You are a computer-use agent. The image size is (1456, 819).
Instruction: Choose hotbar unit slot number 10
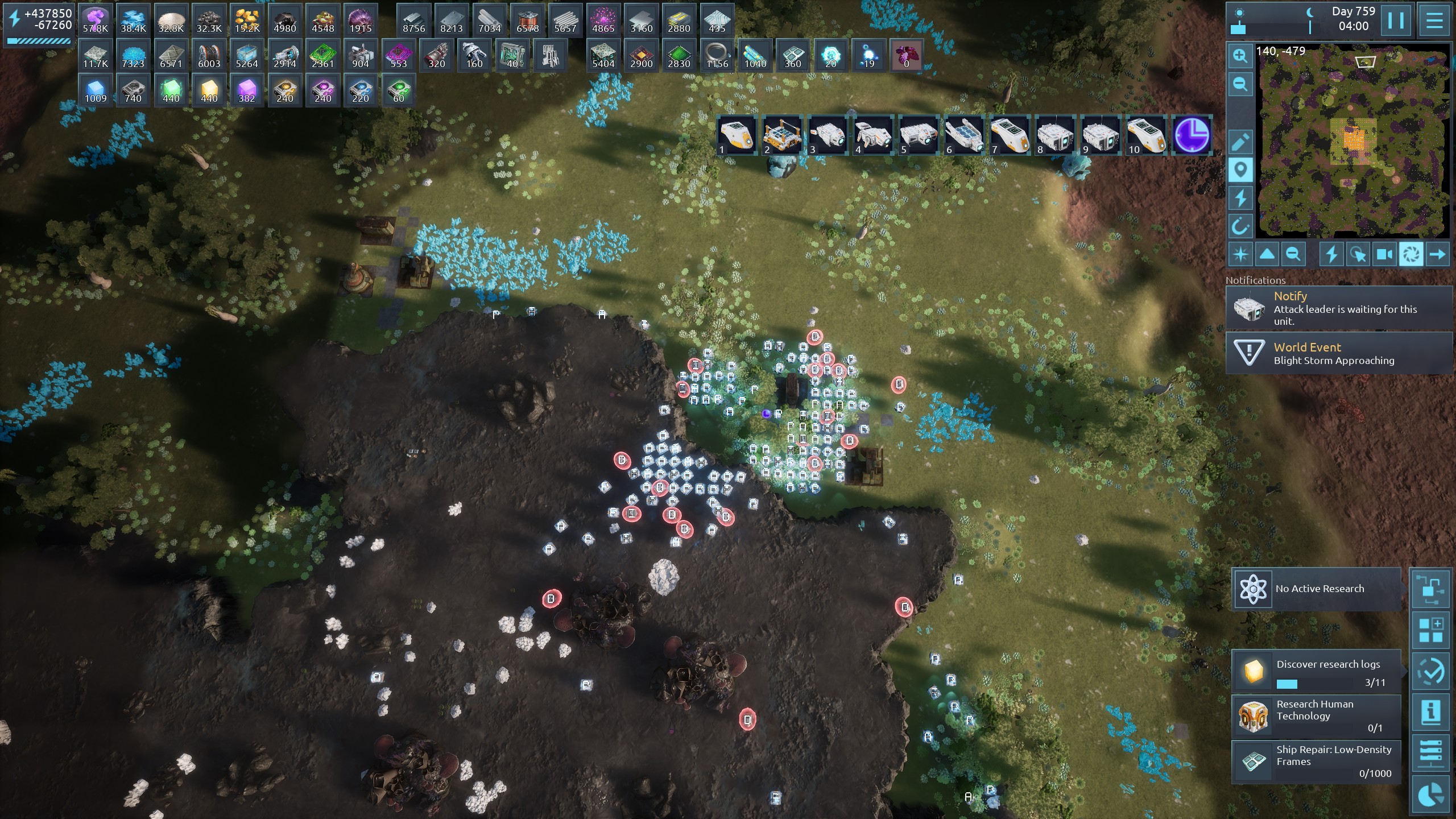1146,135
